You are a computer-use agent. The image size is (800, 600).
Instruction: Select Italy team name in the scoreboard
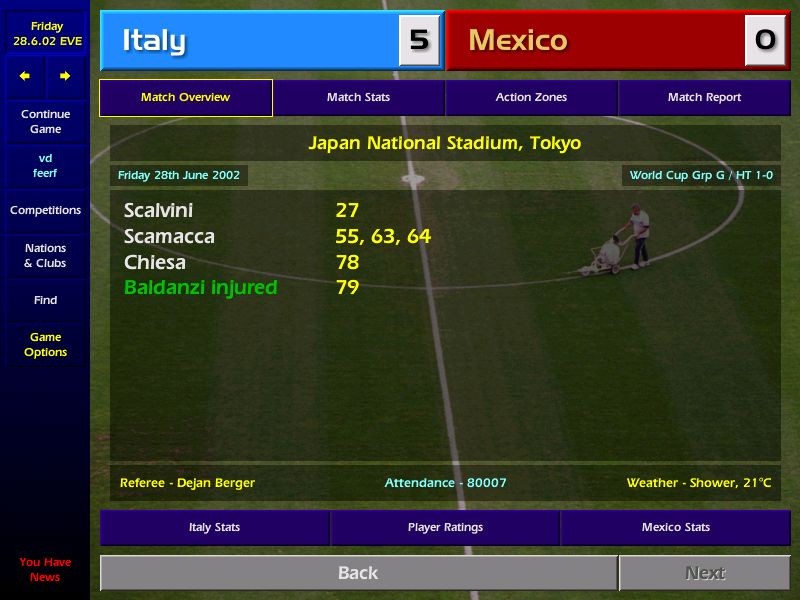point(154,41)
